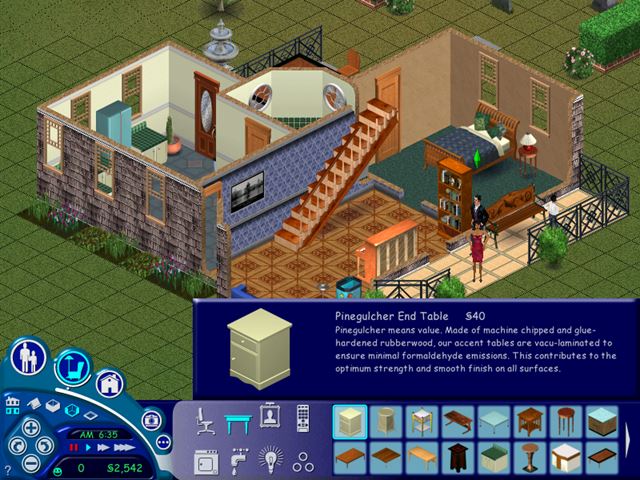Image resolution: width=640 pixels, height=480 pixels.
Task: Open the Decorative category with the portrait icon
Action: pyautogui.click(x=269, y=418)
